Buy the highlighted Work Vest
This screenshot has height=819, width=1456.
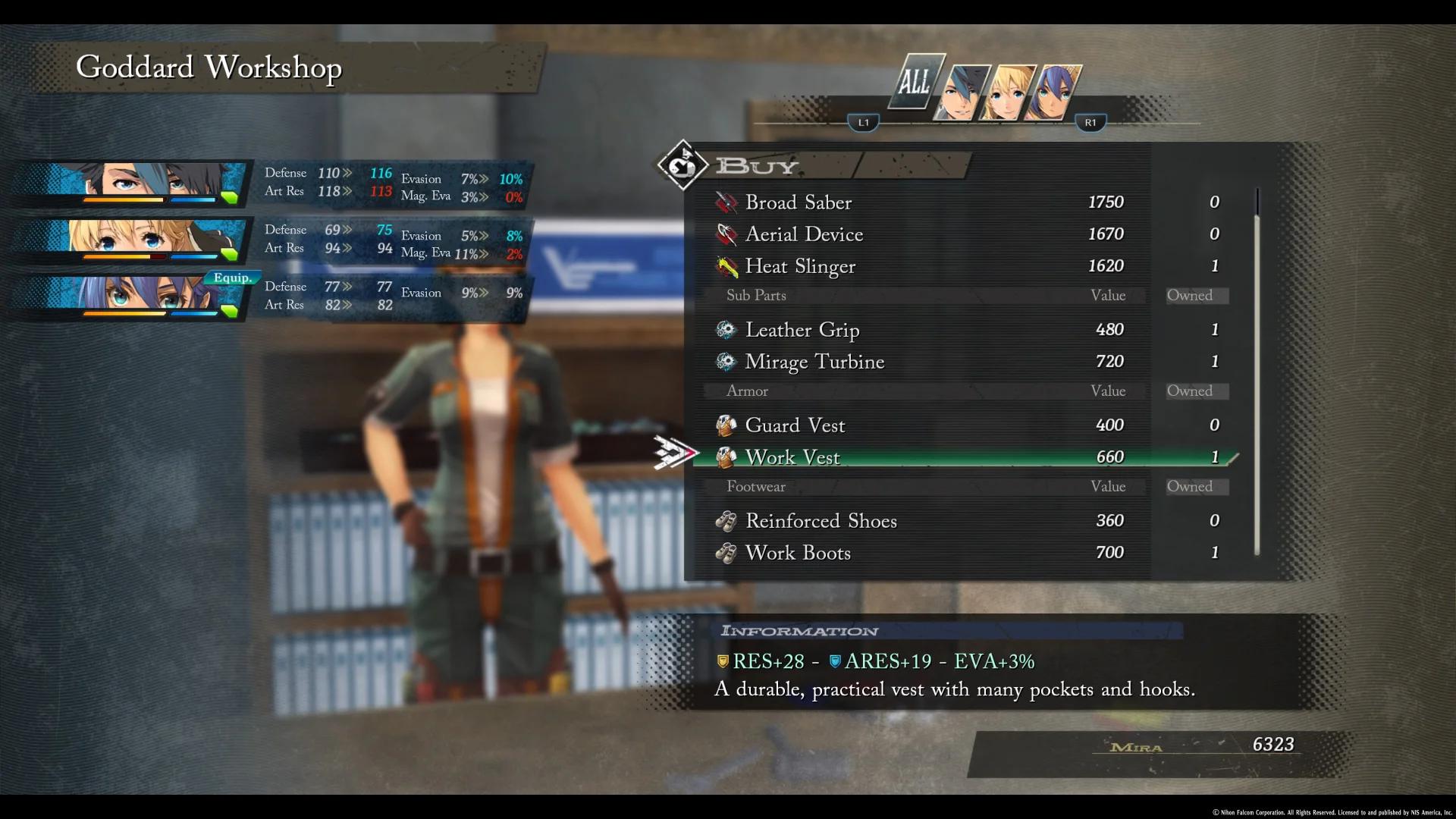point(792,457)
